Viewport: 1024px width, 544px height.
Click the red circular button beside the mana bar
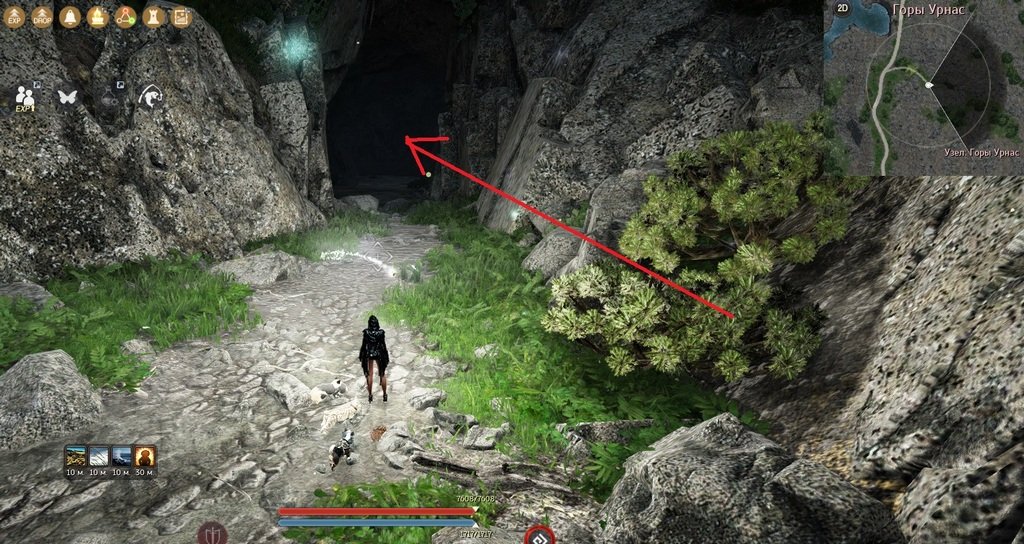pyautogui.click(x=539, y=535)
